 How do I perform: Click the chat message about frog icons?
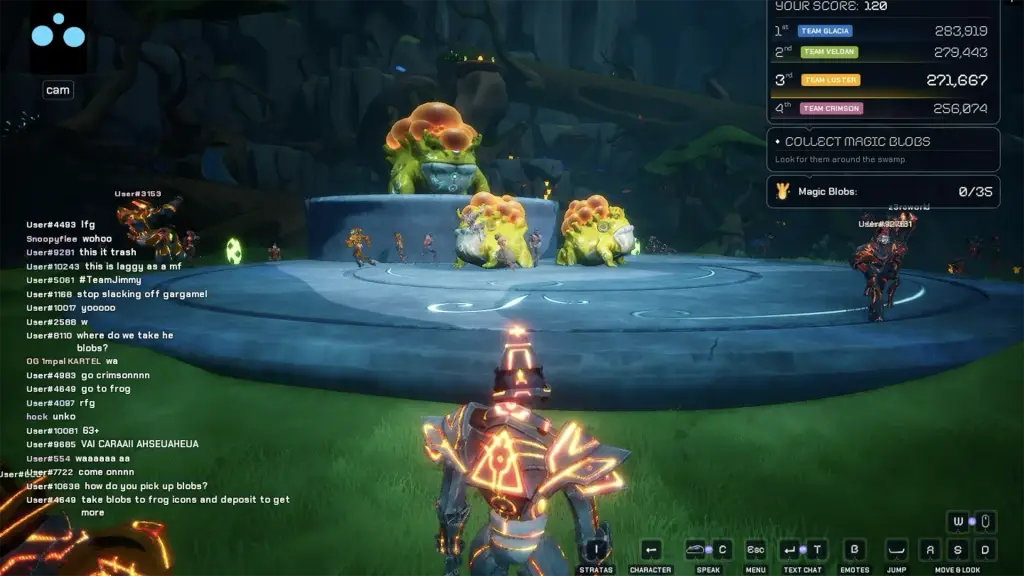point(158,505)
